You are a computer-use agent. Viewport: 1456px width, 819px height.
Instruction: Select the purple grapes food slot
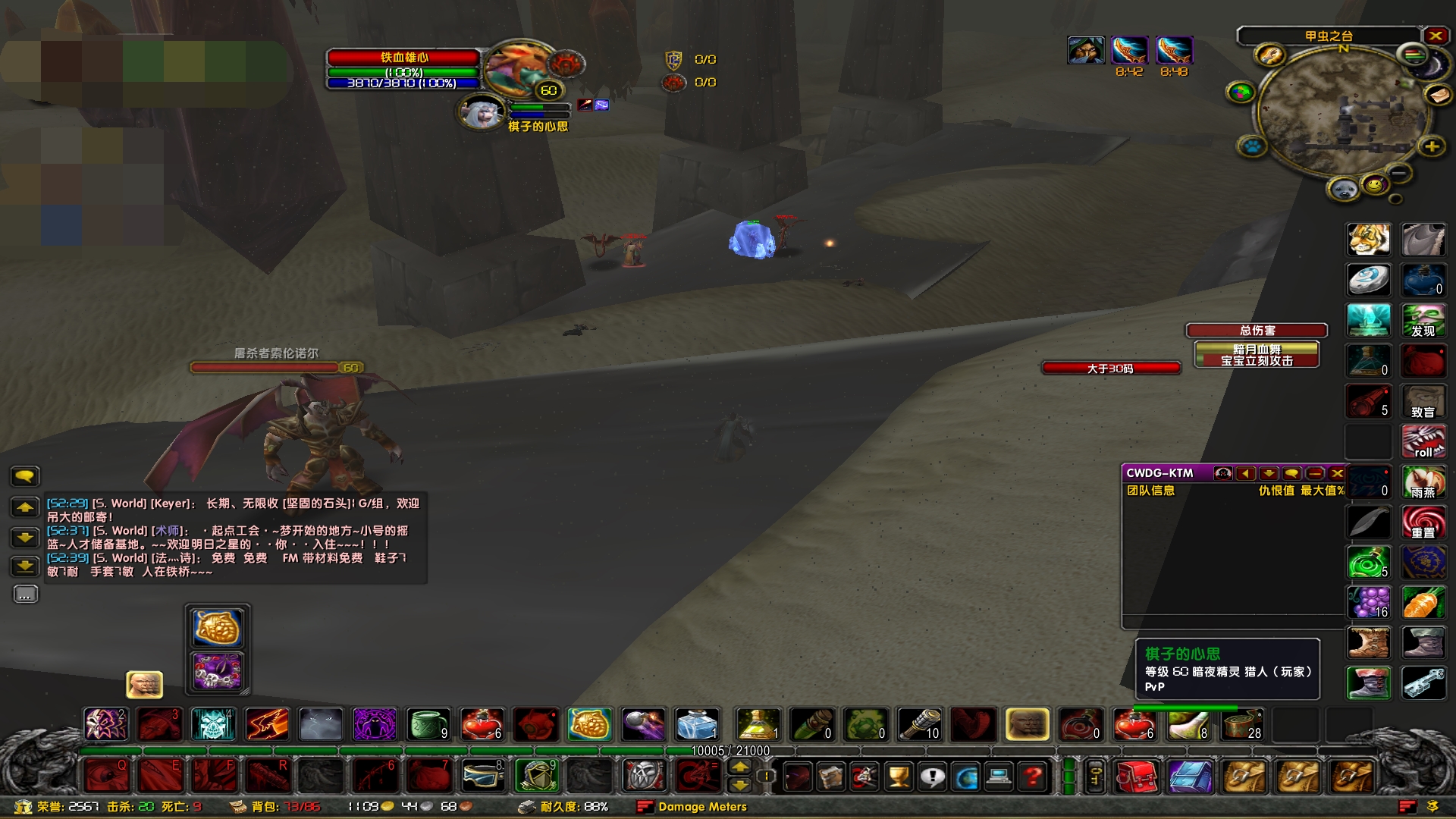pyautogui.click(x=1369, y=603)
